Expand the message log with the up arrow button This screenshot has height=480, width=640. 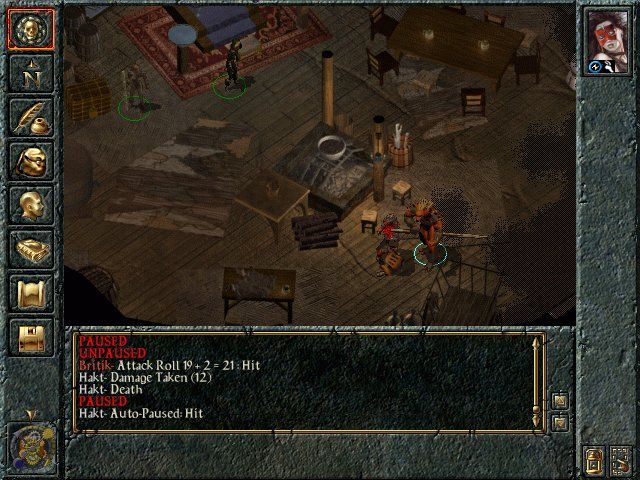(560, 401)
